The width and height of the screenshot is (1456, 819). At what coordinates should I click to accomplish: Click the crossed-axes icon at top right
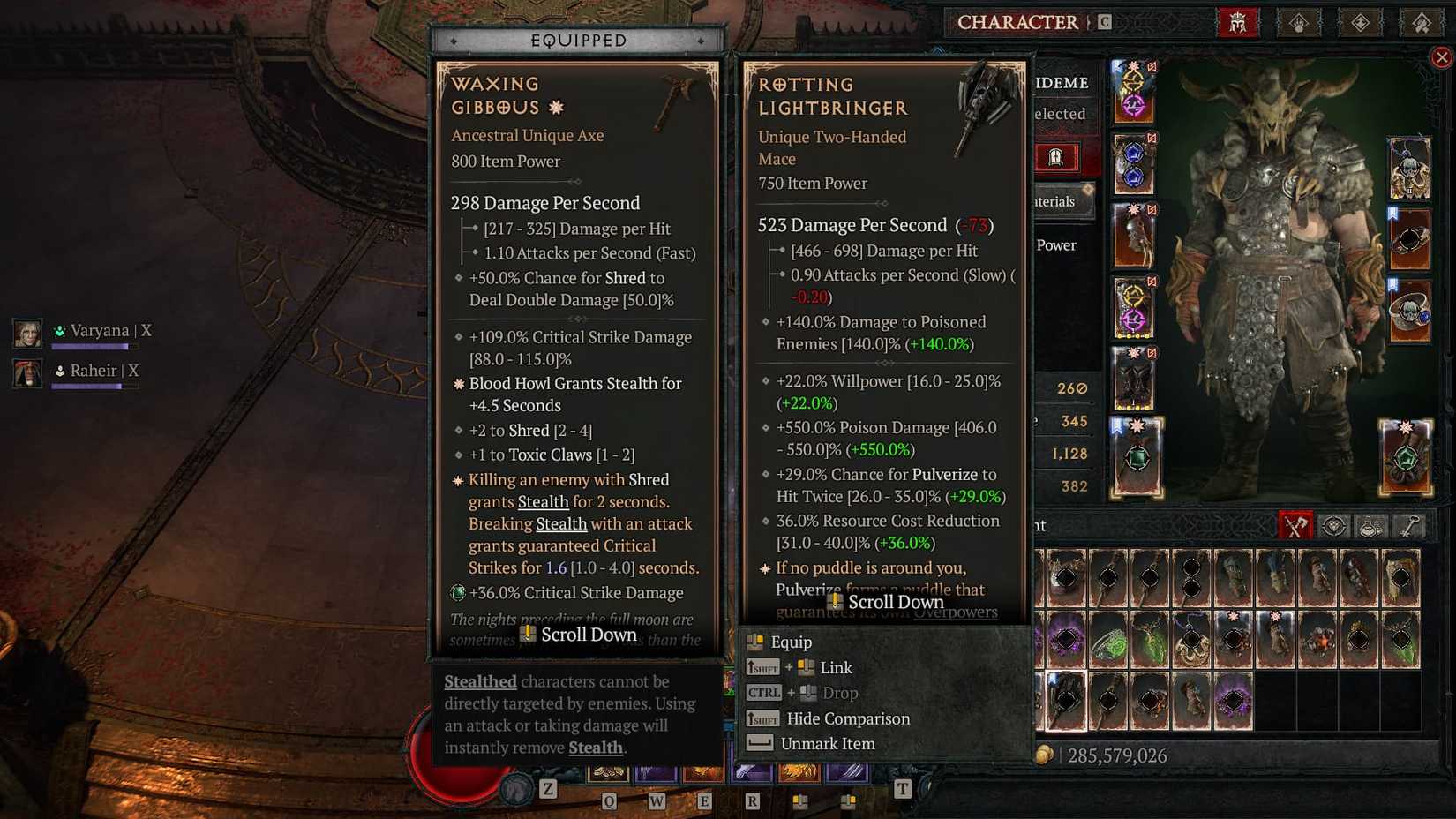[x=1422, y=22]
